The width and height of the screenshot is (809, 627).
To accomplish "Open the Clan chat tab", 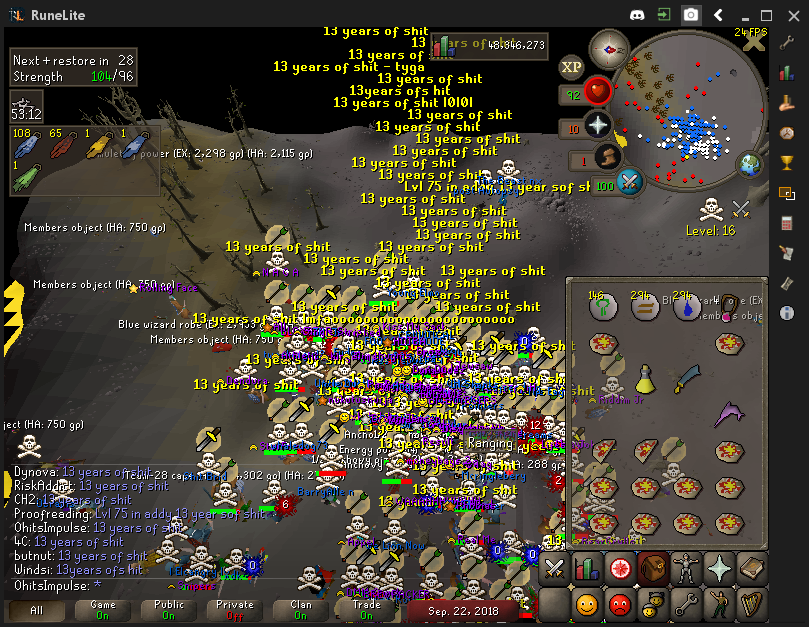I will (301, 609).
